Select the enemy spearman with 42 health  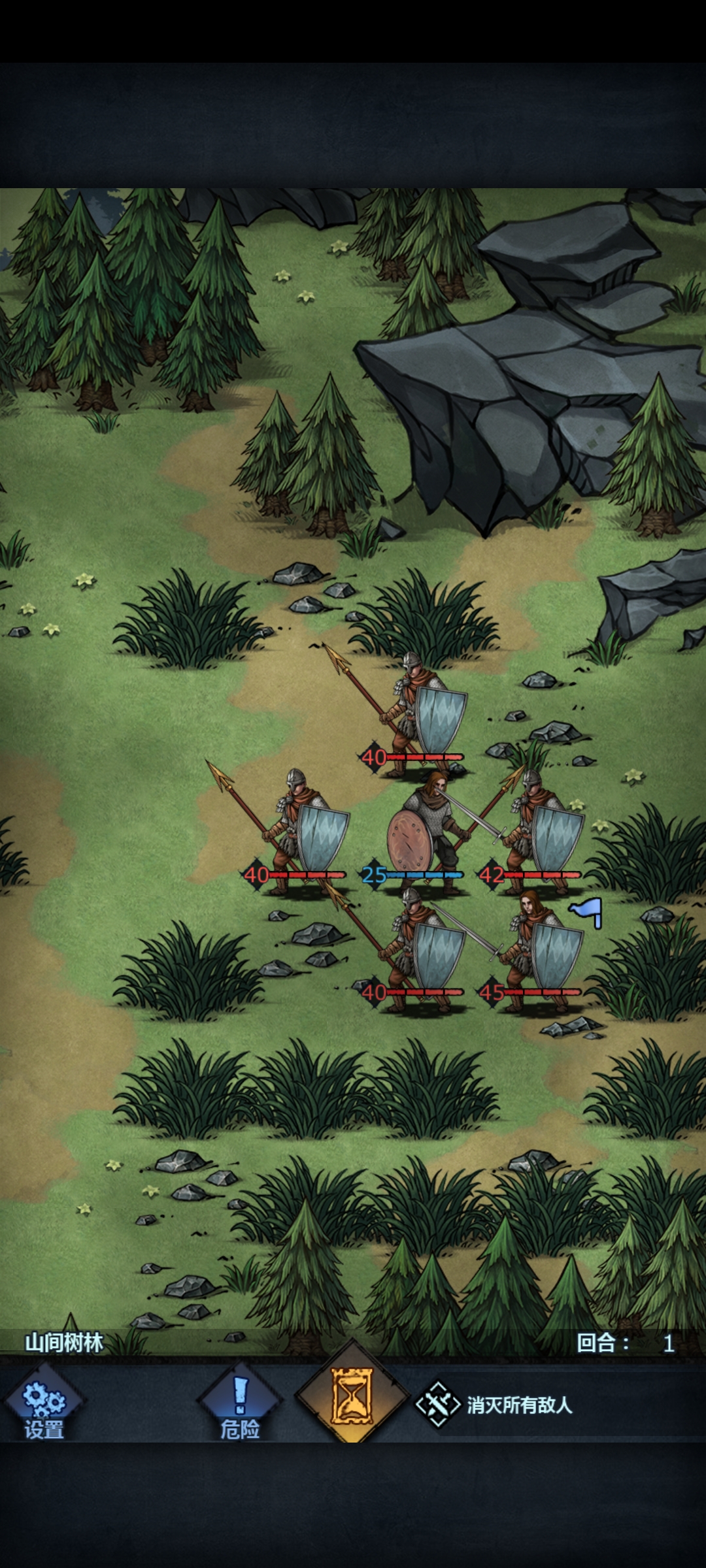pyautogui.click(x=539, y=830)
